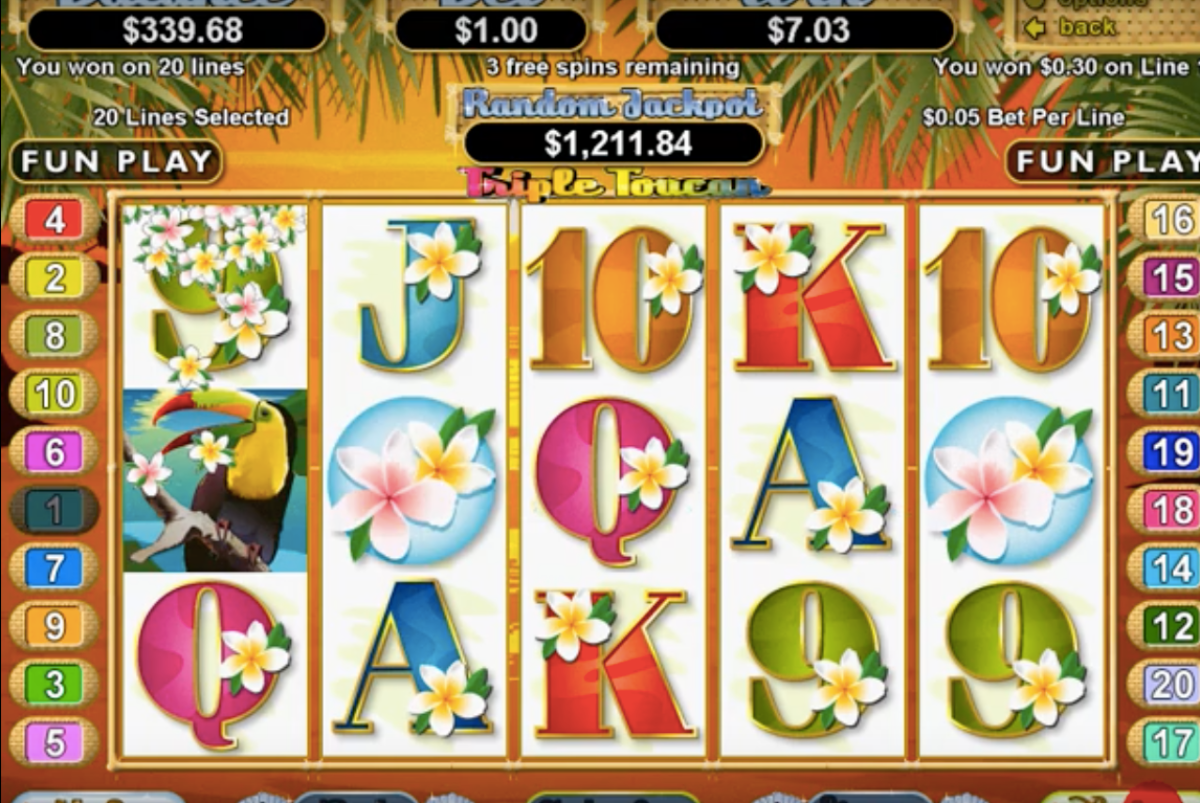
Task: Select the dark payline 1 button
Action: (55, 510)
